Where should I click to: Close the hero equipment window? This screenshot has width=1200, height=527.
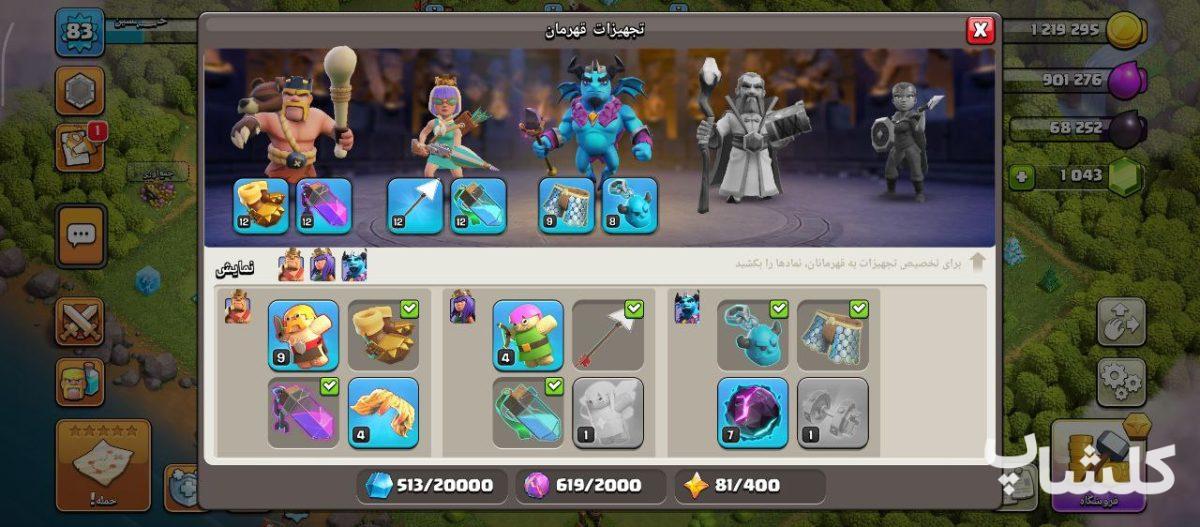click(x=980, y=31)
